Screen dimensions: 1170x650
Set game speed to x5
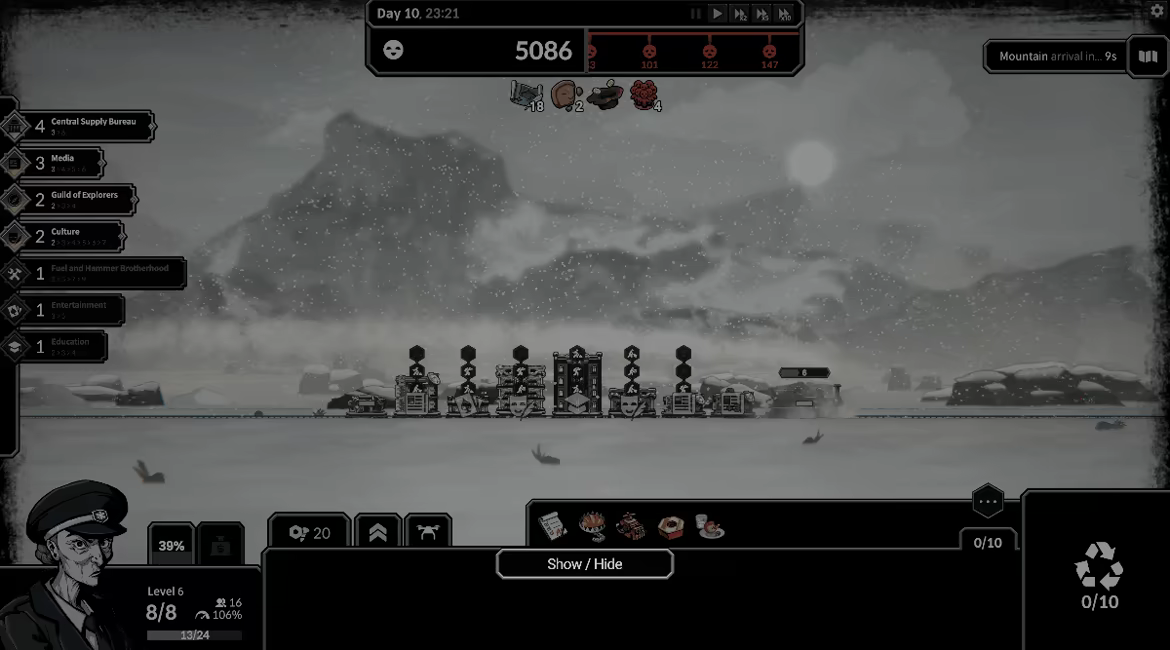point(762,14)
